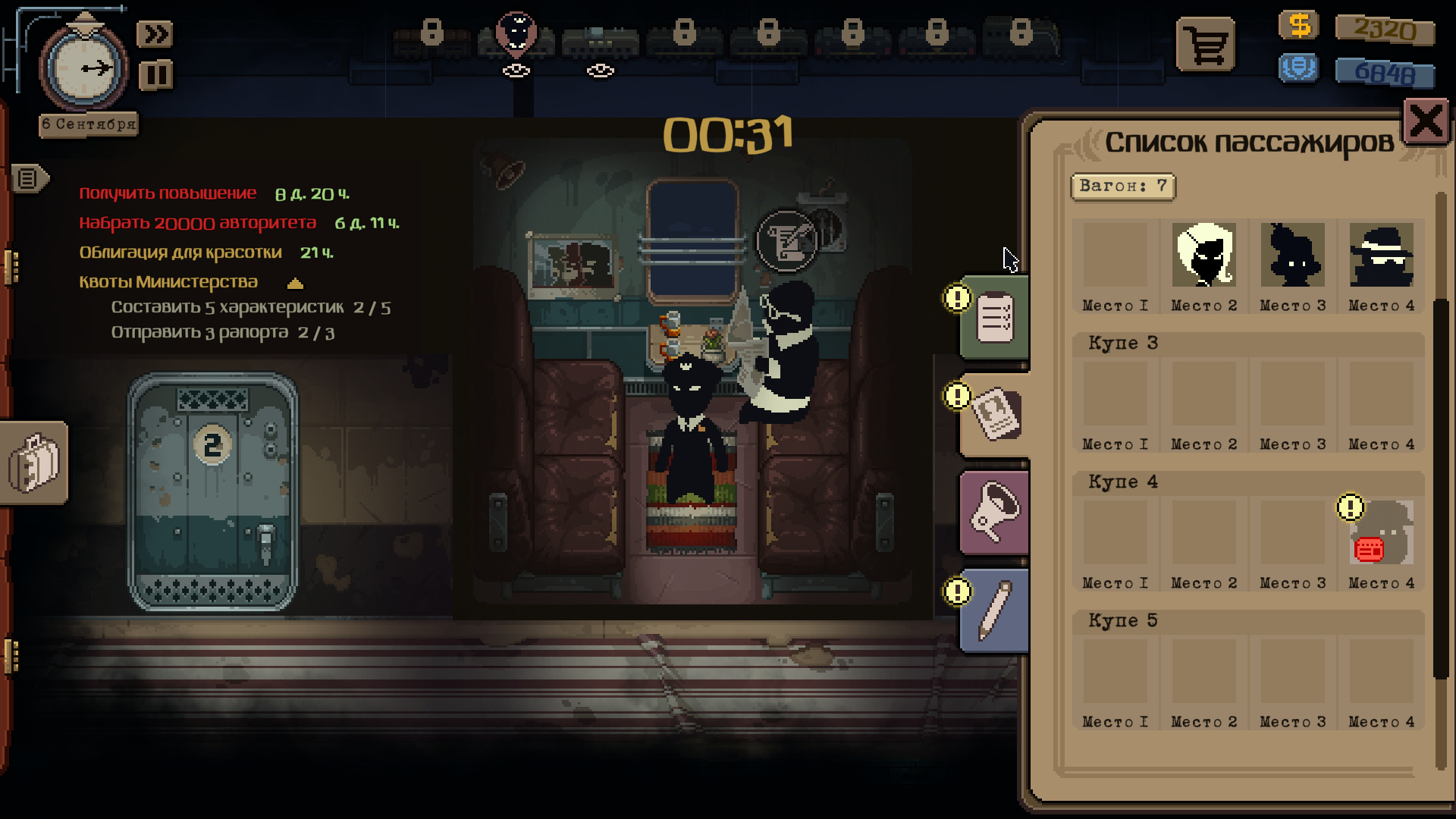Viewport: 1456px width, 819px height.
Task: Open the pencil notes tab
Action: [x=994, y=610]
